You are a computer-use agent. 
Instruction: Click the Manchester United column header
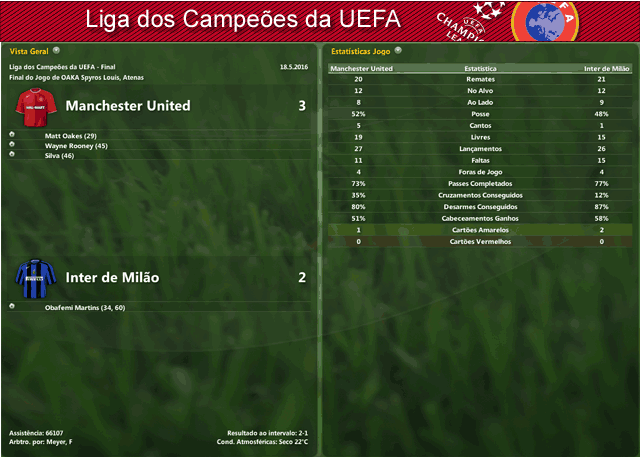point(361,68)
